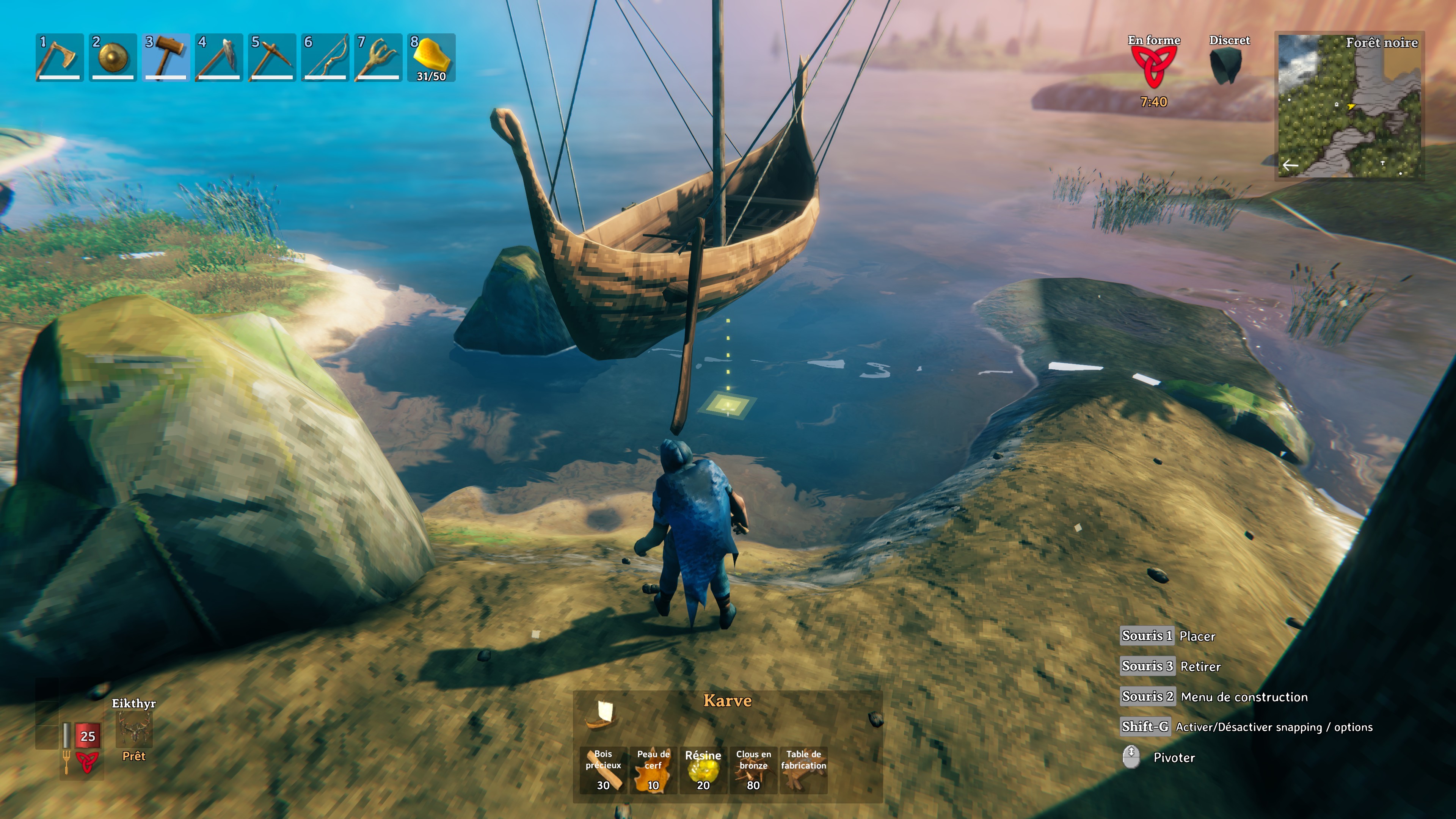Click the Karve title in the build panel
The width and height of the screenshot is (1456, 819).
728,700
